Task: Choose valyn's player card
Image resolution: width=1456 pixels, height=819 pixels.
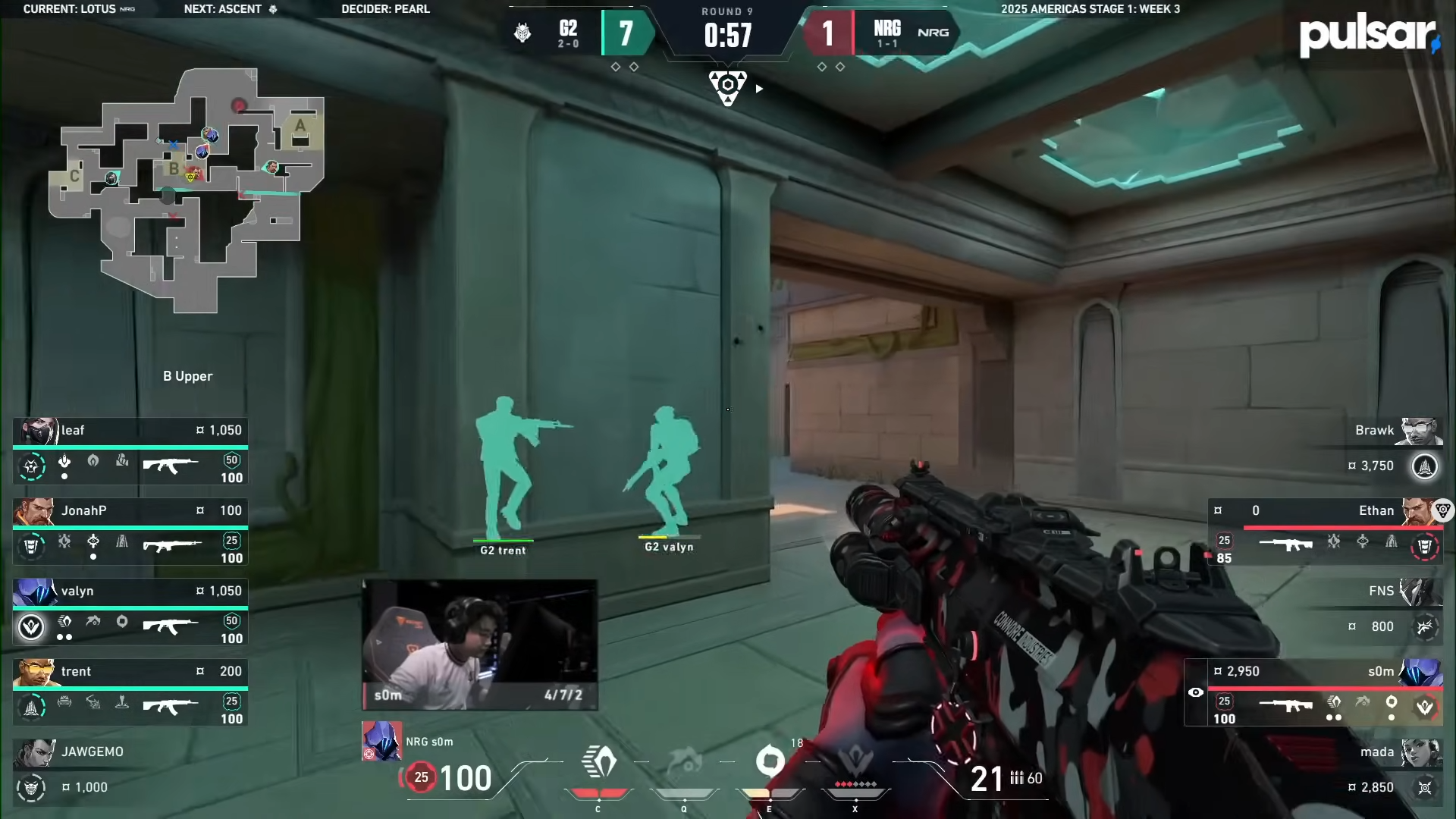Action: [130, 613]
